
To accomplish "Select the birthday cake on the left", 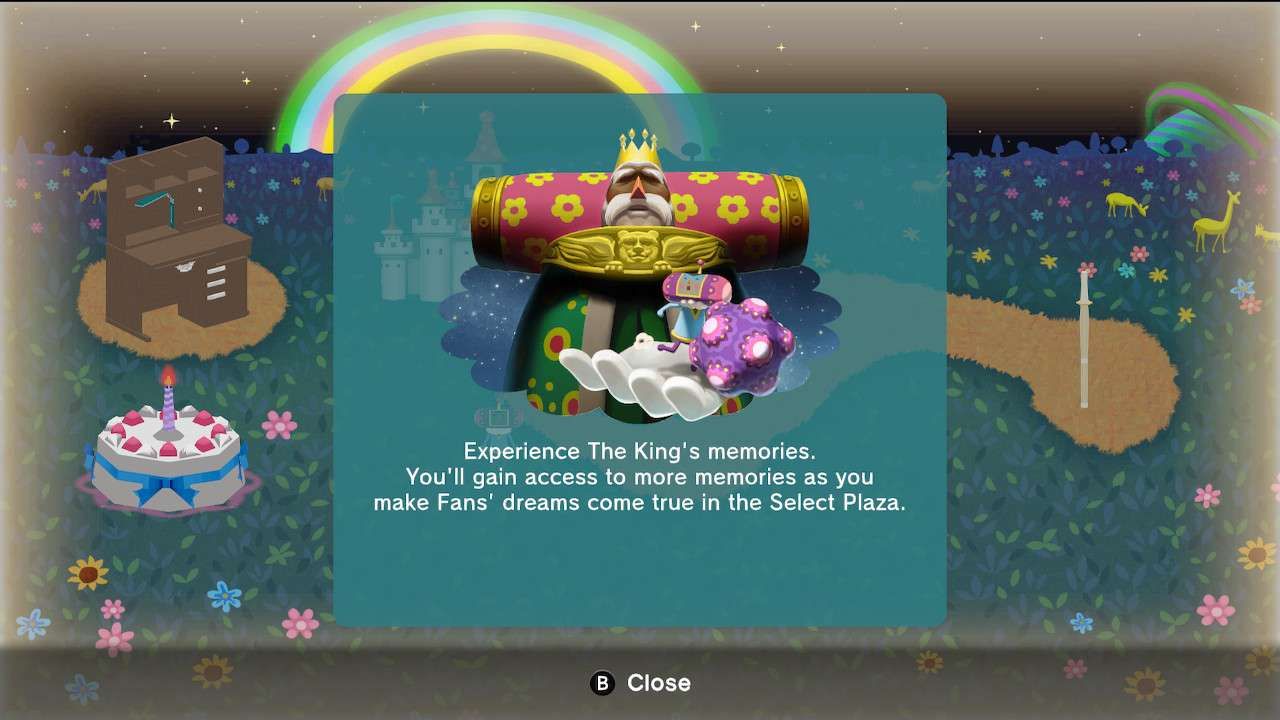I will point(168,460).
